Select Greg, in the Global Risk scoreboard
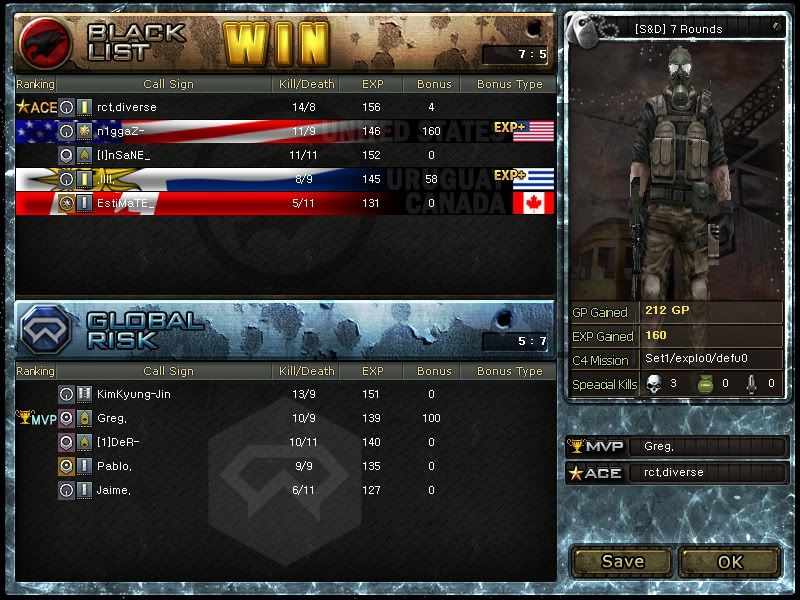The image size is (800, 600). (114, 418)
